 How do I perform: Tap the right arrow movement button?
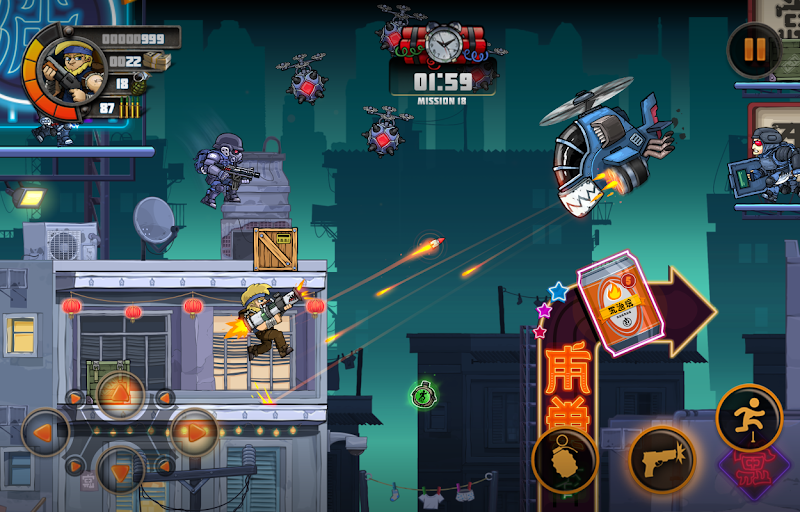click(x=194, y=433)
